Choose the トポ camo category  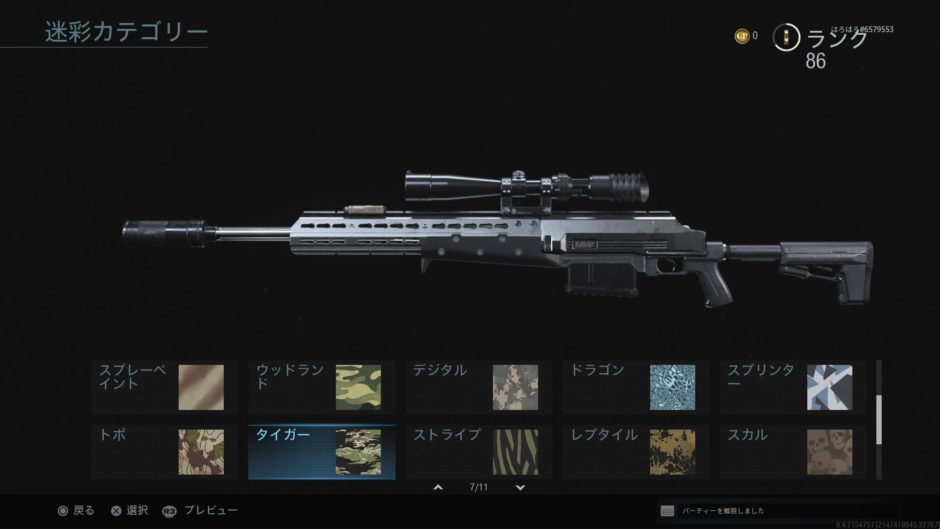[x=165, y=452]
